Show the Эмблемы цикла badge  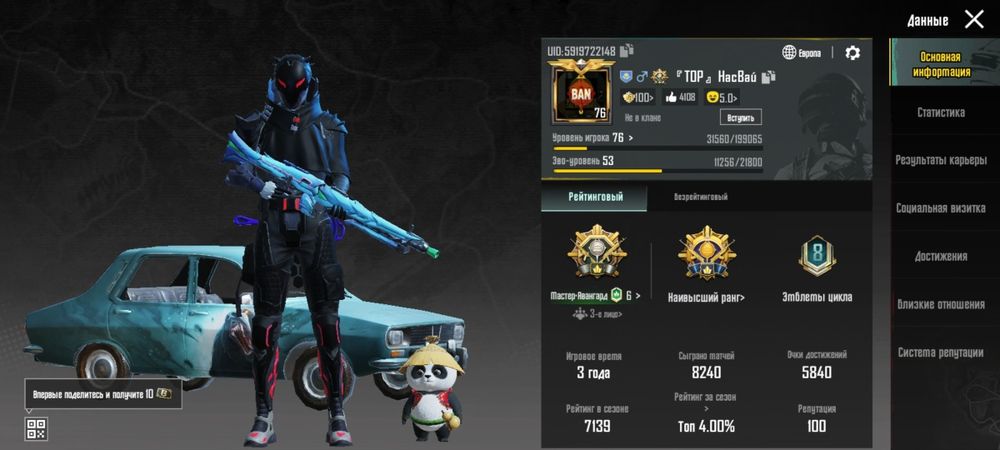(x=817, y=256)
